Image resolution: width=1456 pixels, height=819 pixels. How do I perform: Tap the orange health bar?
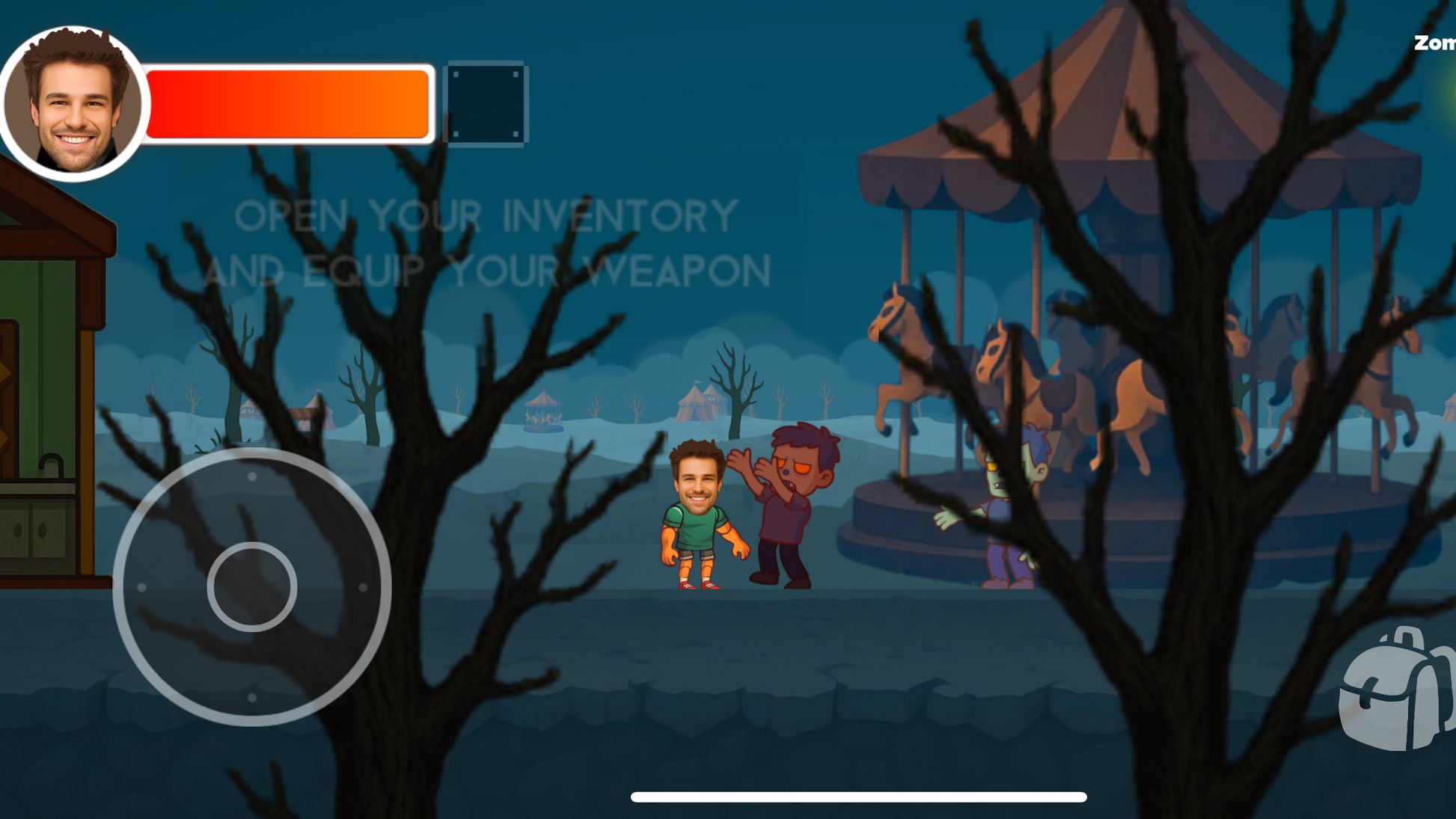point(288,105)
